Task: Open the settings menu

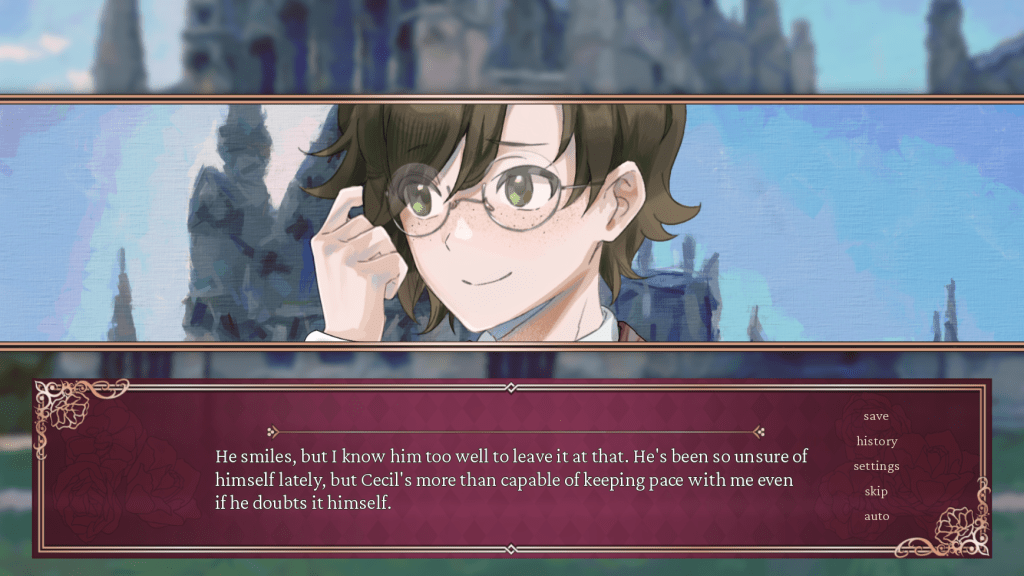Action: point(876,466)
